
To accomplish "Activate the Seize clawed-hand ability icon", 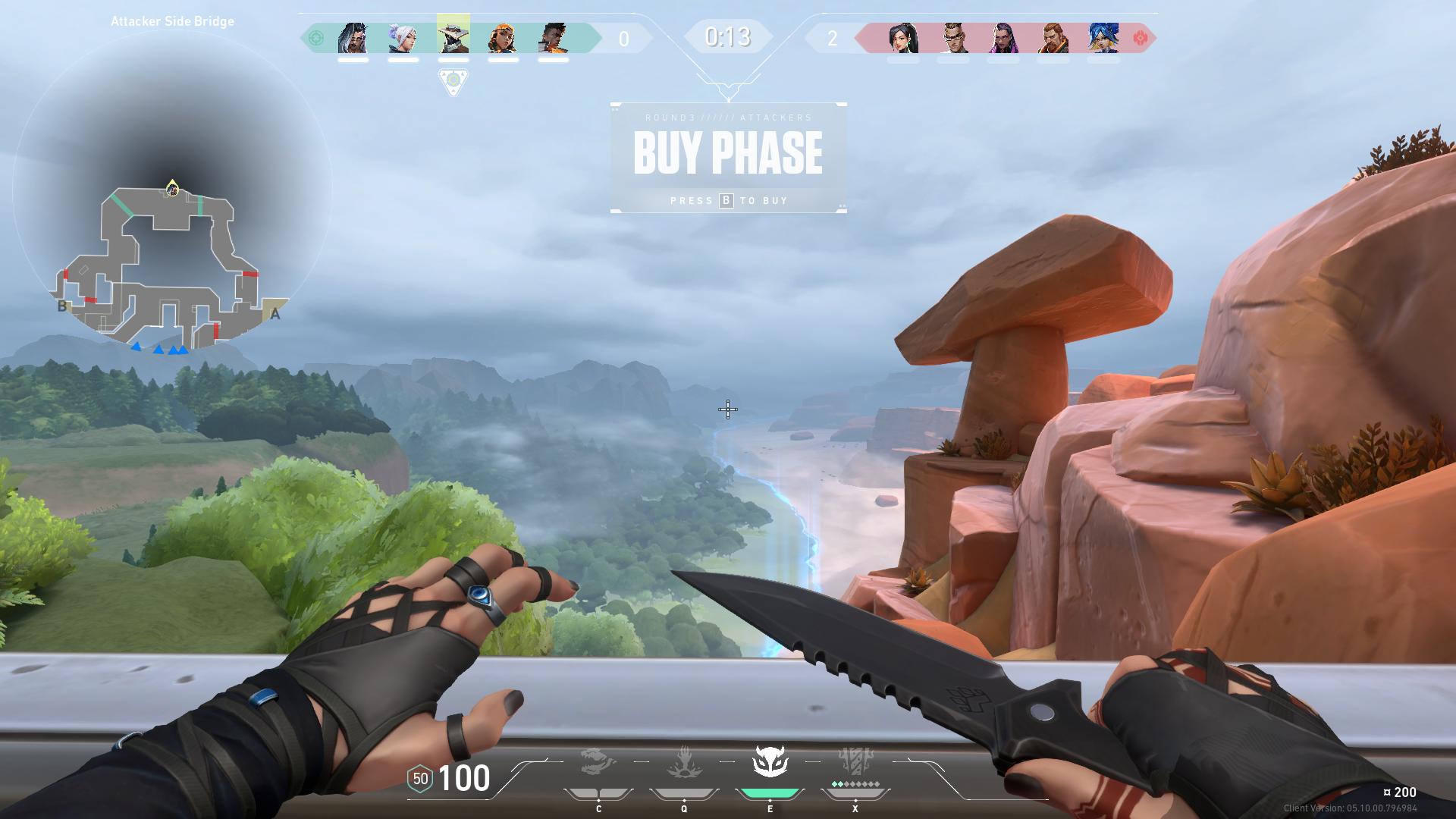I will [684, 763].
